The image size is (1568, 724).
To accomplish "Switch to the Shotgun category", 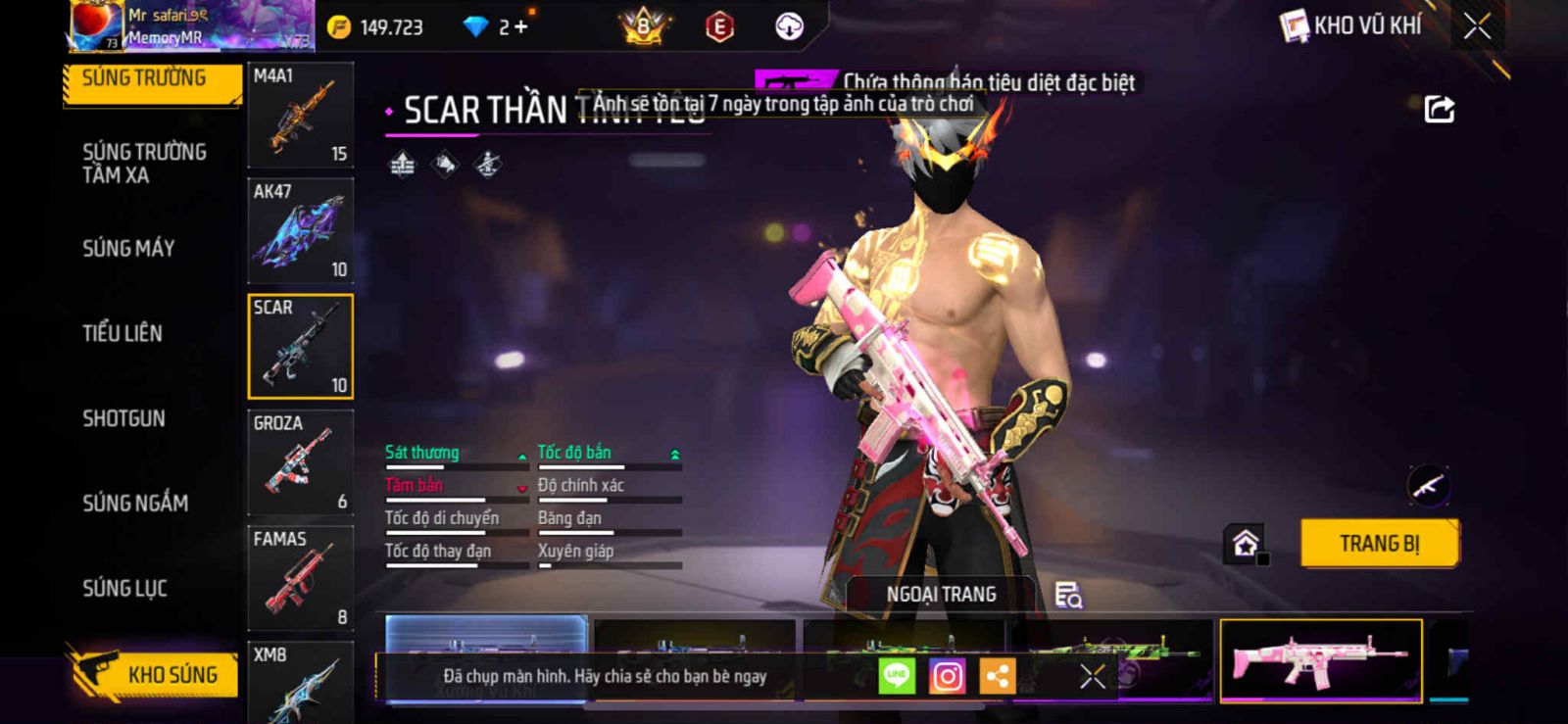I will coord(123,419).
